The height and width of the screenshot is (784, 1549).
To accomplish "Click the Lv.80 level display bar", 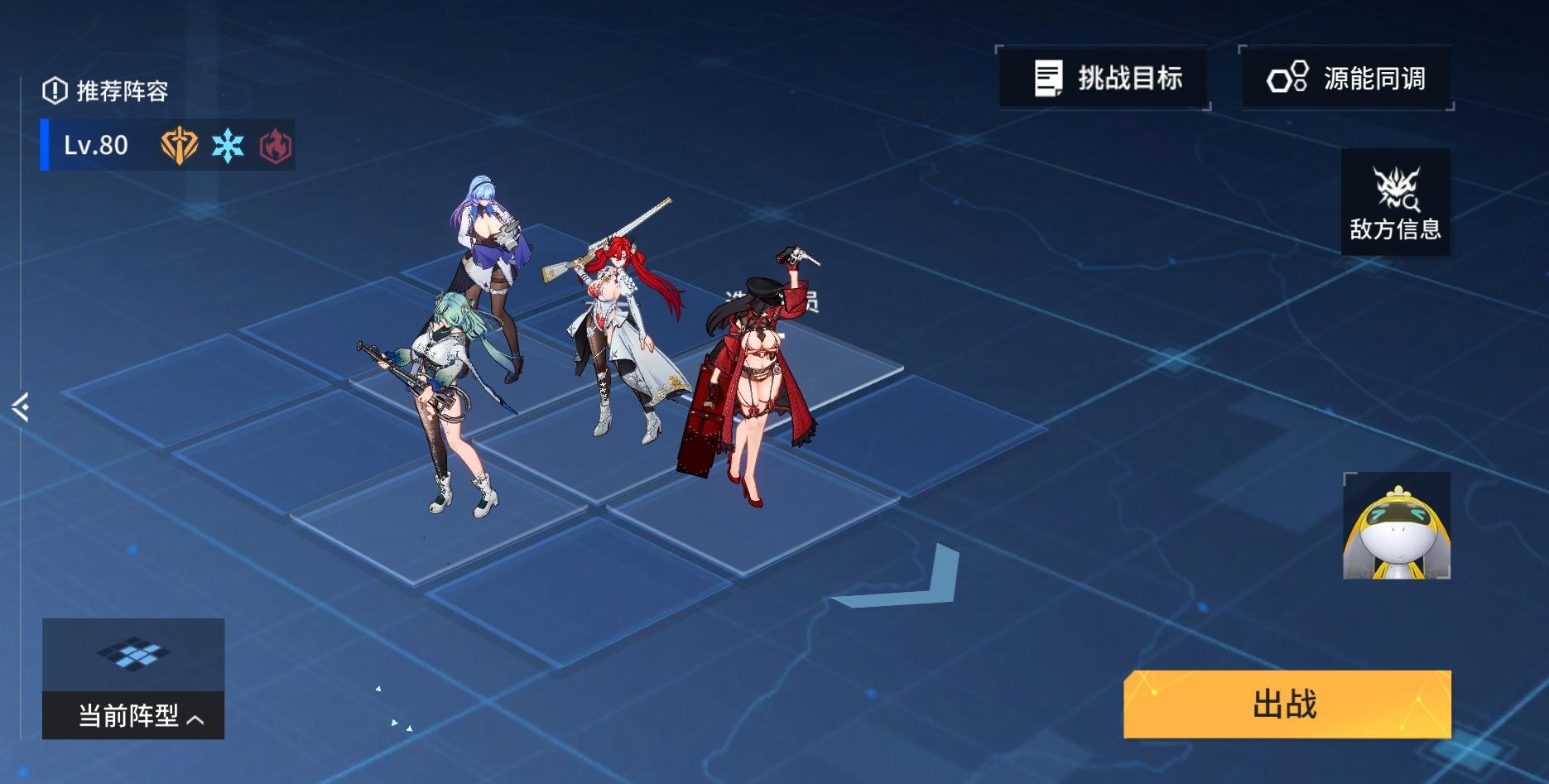I will tap(95, 145).
